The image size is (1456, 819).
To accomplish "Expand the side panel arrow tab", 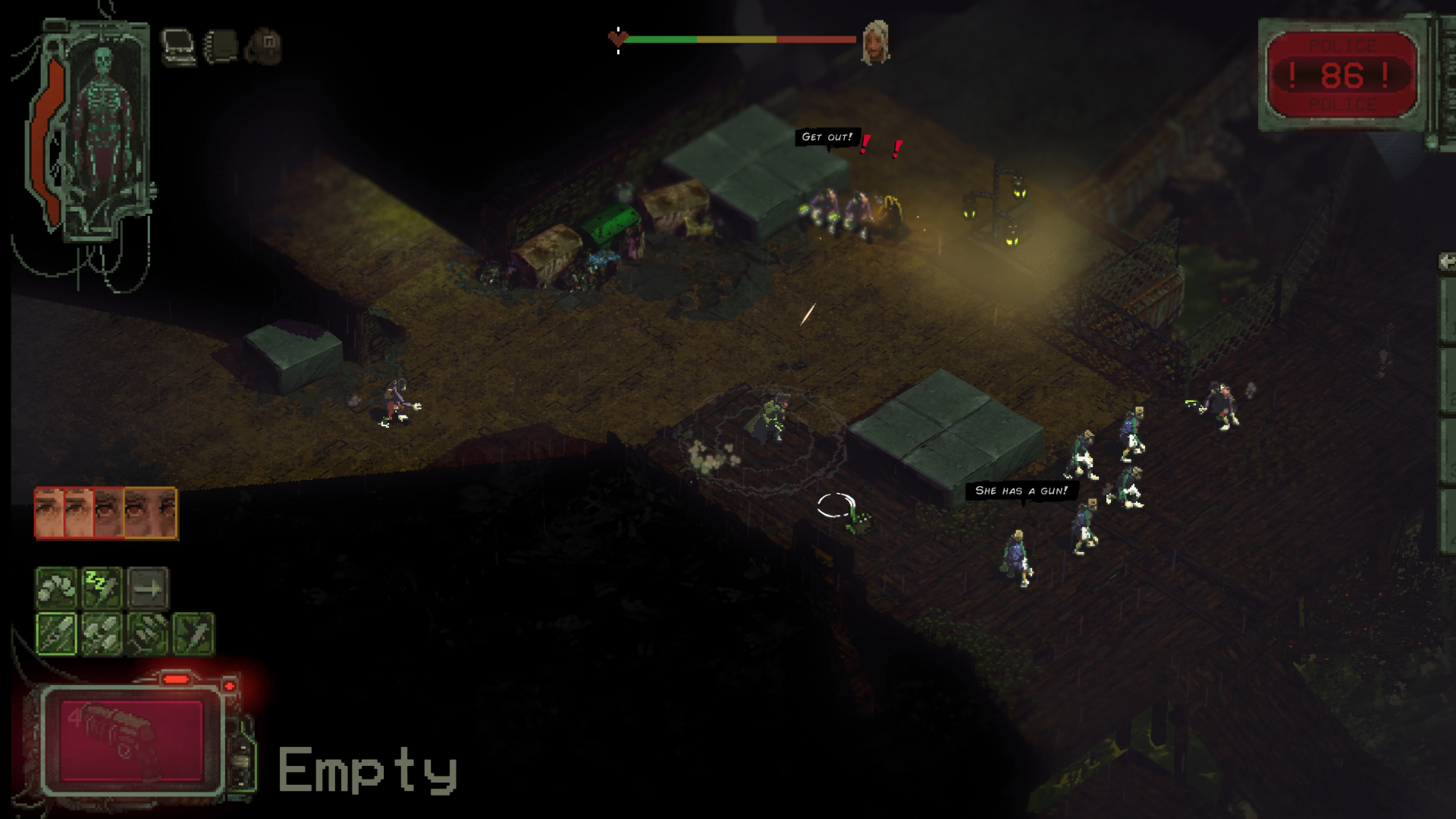I will 1447,262.
